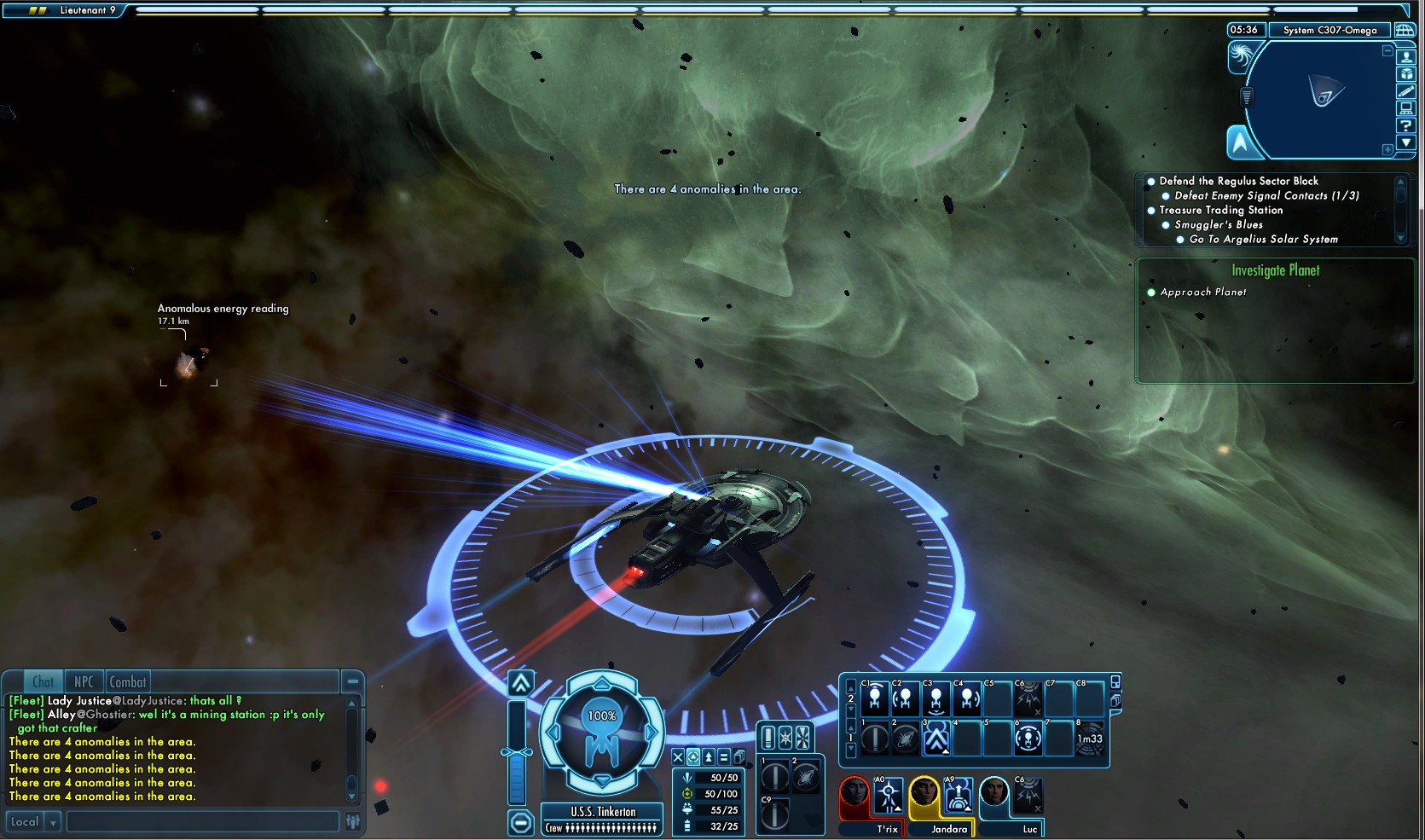The width and height of the screenshot is (1425, 840).
Task: Click the full impulse chevron button
Action: coord(521,683)
